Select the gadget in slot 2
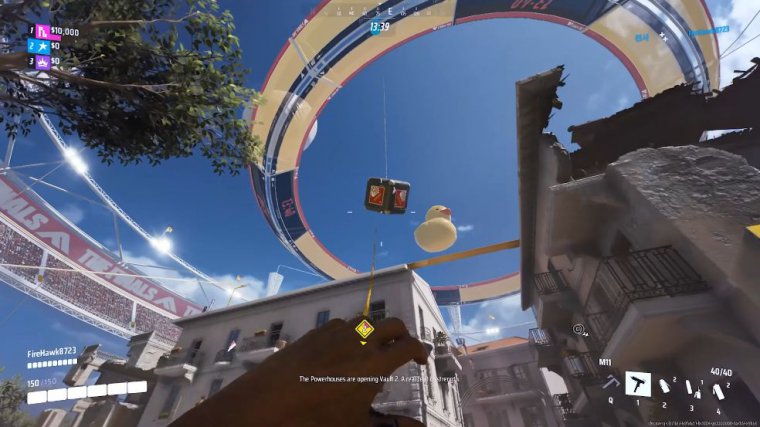The width and height of the screenshot is (760, 427). point(664,387)
